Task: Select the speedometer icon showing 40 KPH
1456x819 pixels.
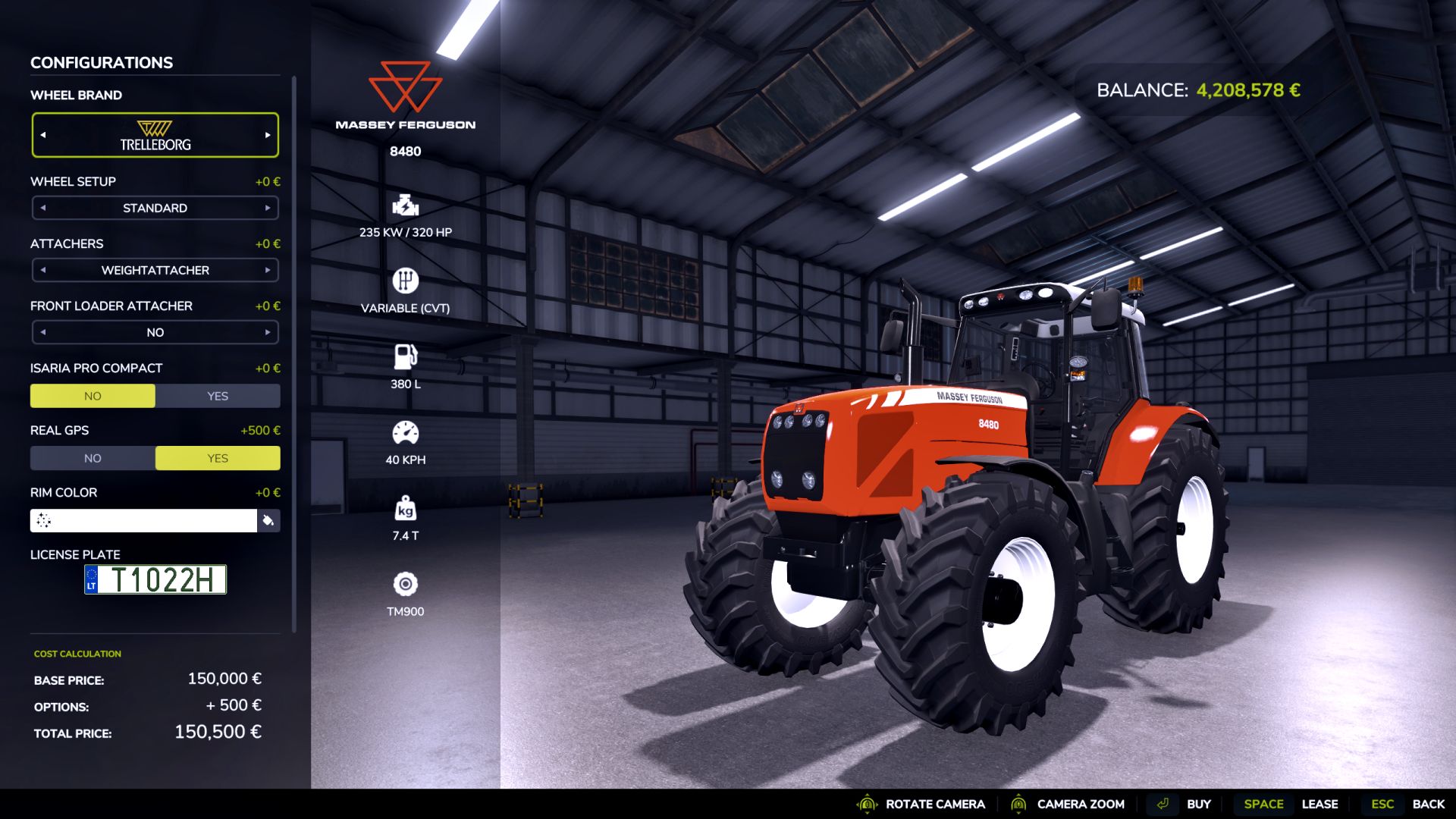Action: coord(406,431)
